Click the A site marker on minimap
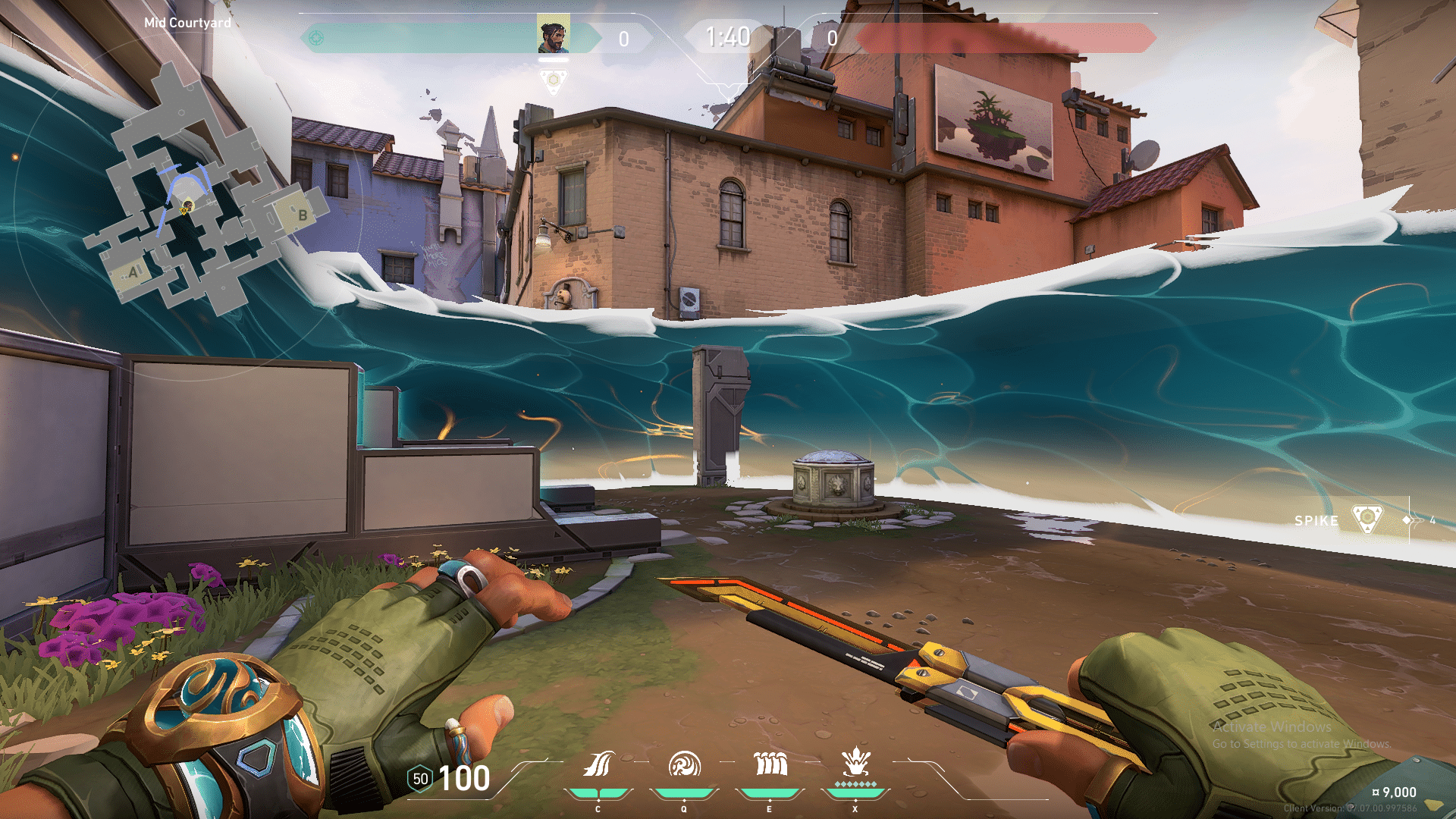The height and width of the screenshot is (819, 1456). click(x=133, y=272)
